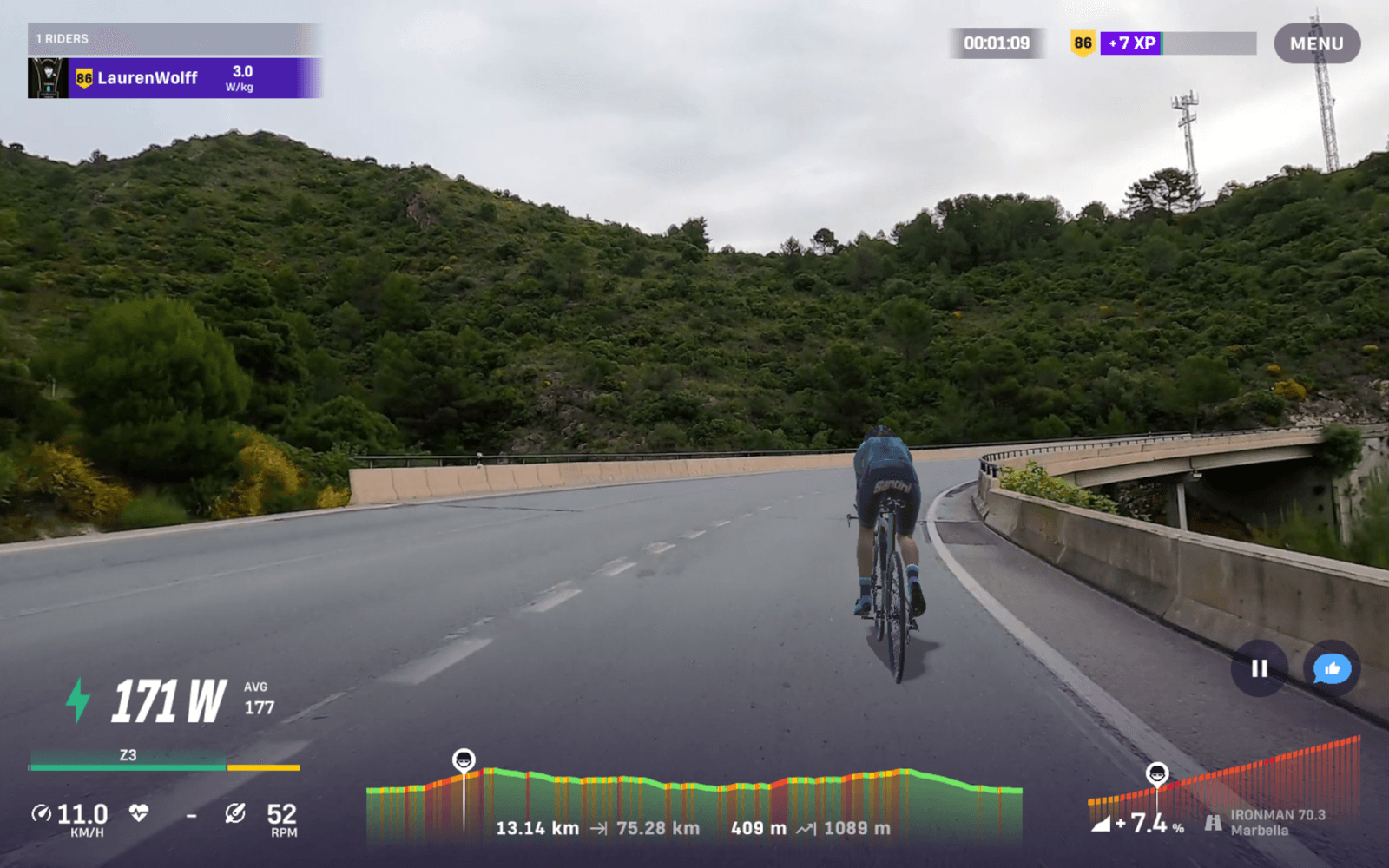
Task: Pause the ride using the pause icon
Action: click(x=1258, y=669)
